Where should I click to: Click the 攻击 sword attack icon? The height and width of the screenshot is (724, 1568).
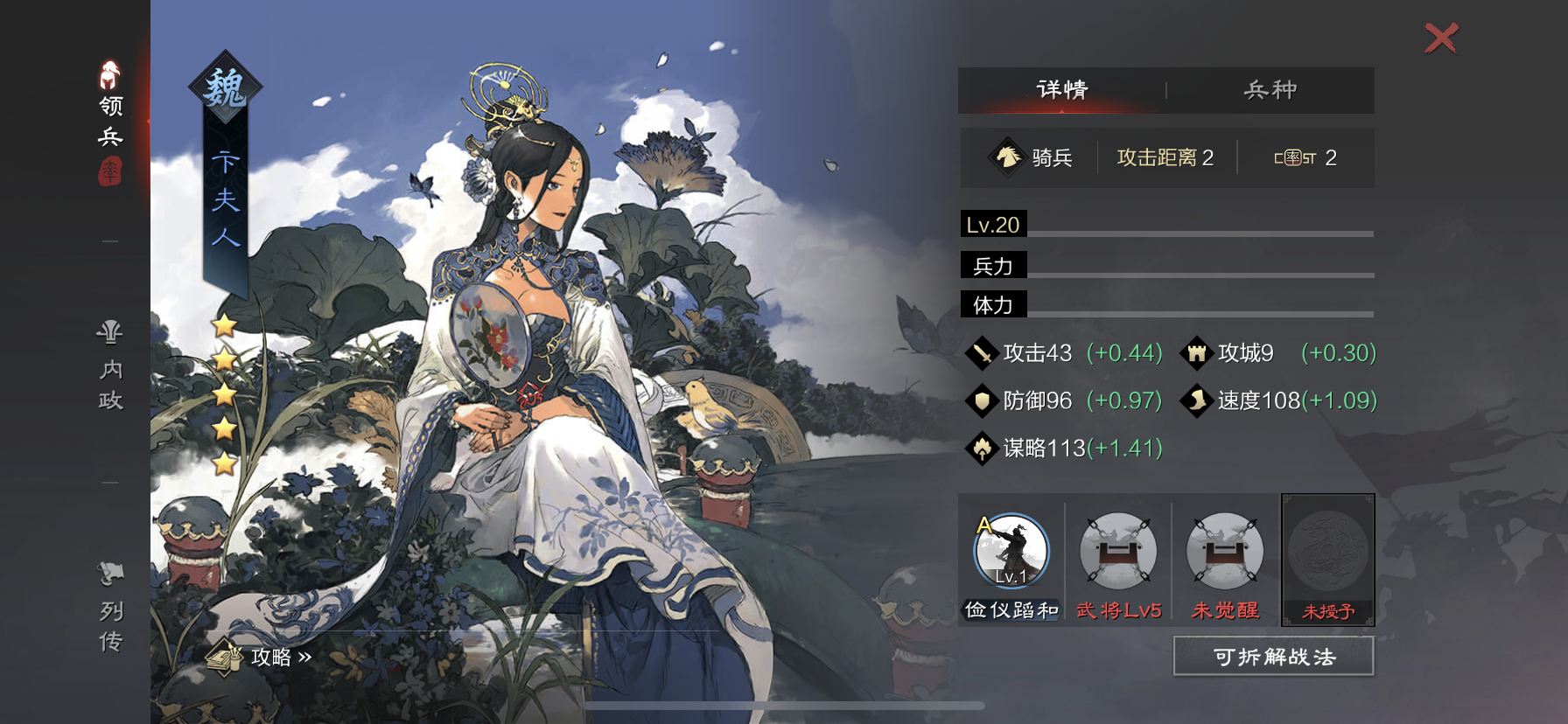(983, 353)
